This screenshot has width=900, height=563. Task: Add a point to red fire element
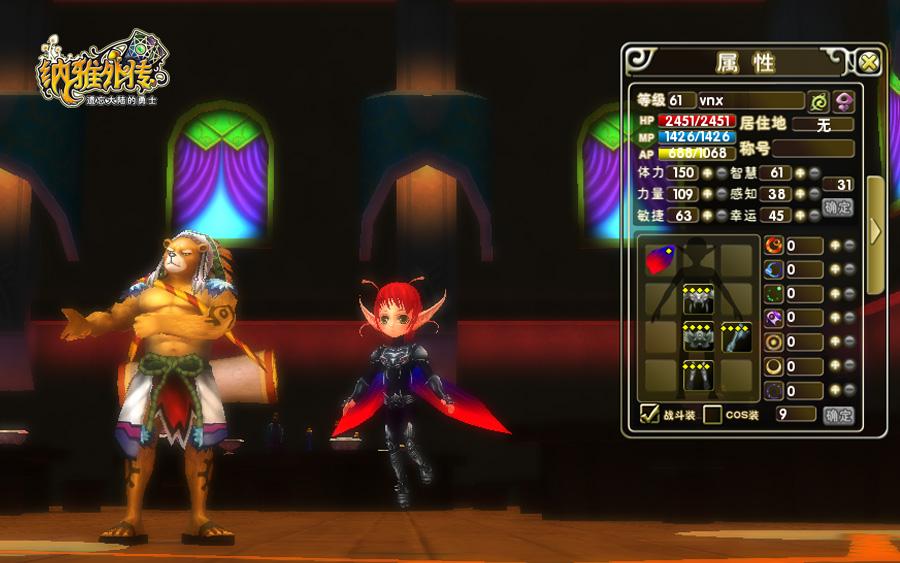[835, 246]
